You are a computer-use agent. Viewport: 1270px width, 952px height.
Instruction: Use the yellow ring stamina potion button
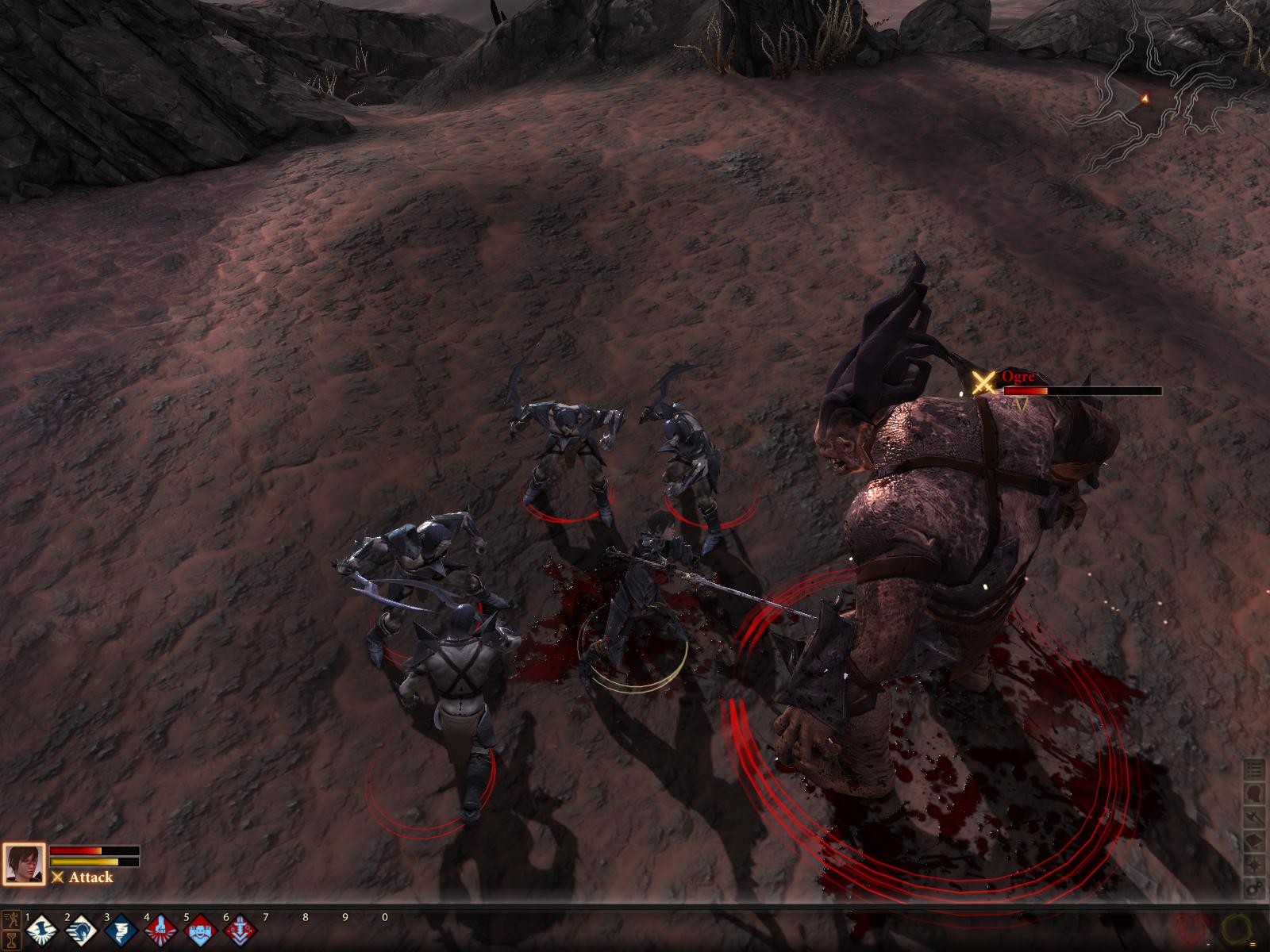point(1235,927)
